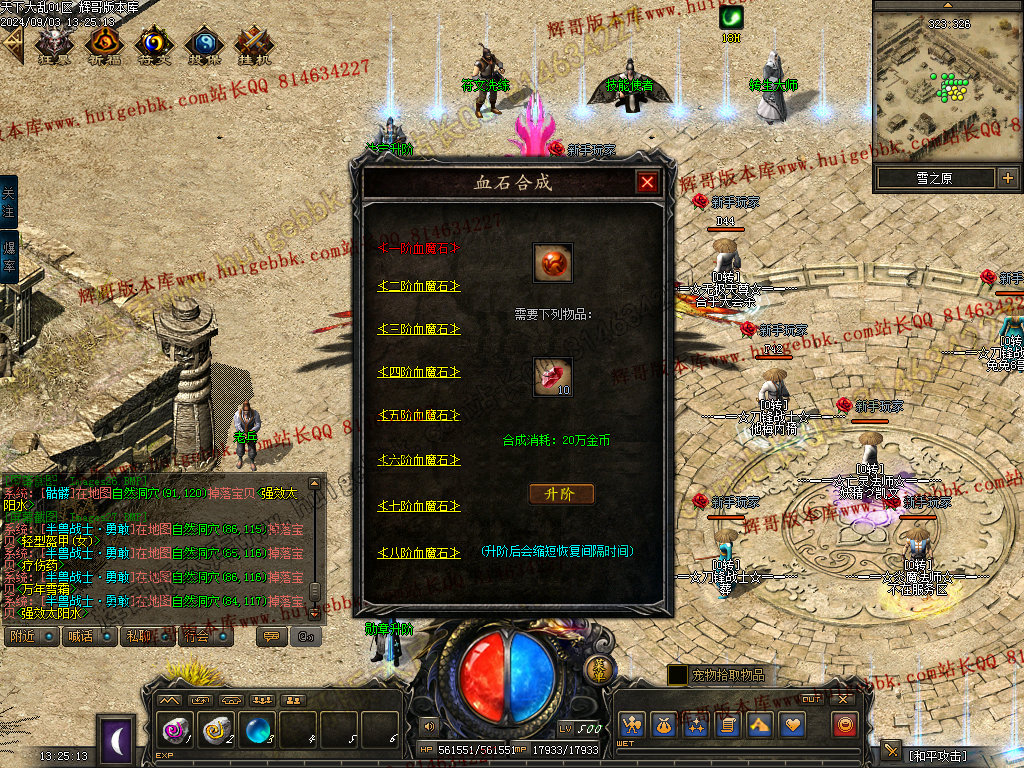Use the pink swirl stone in slot 1
The width and height of the screenshot is (1024, 768).
174,730
